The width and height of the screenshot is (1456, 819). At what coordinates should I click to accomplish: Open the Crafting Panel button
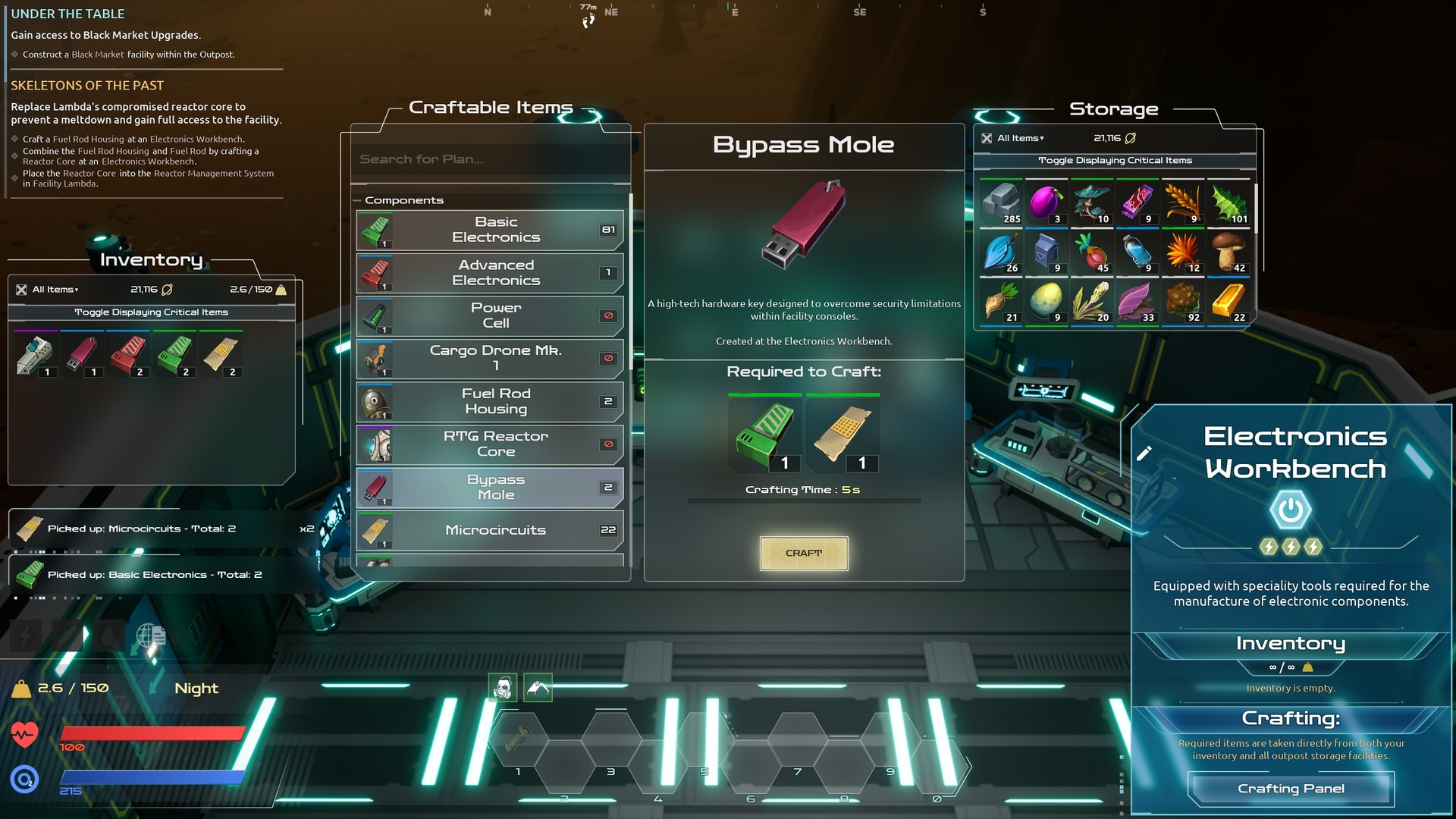coord(1291,789)
